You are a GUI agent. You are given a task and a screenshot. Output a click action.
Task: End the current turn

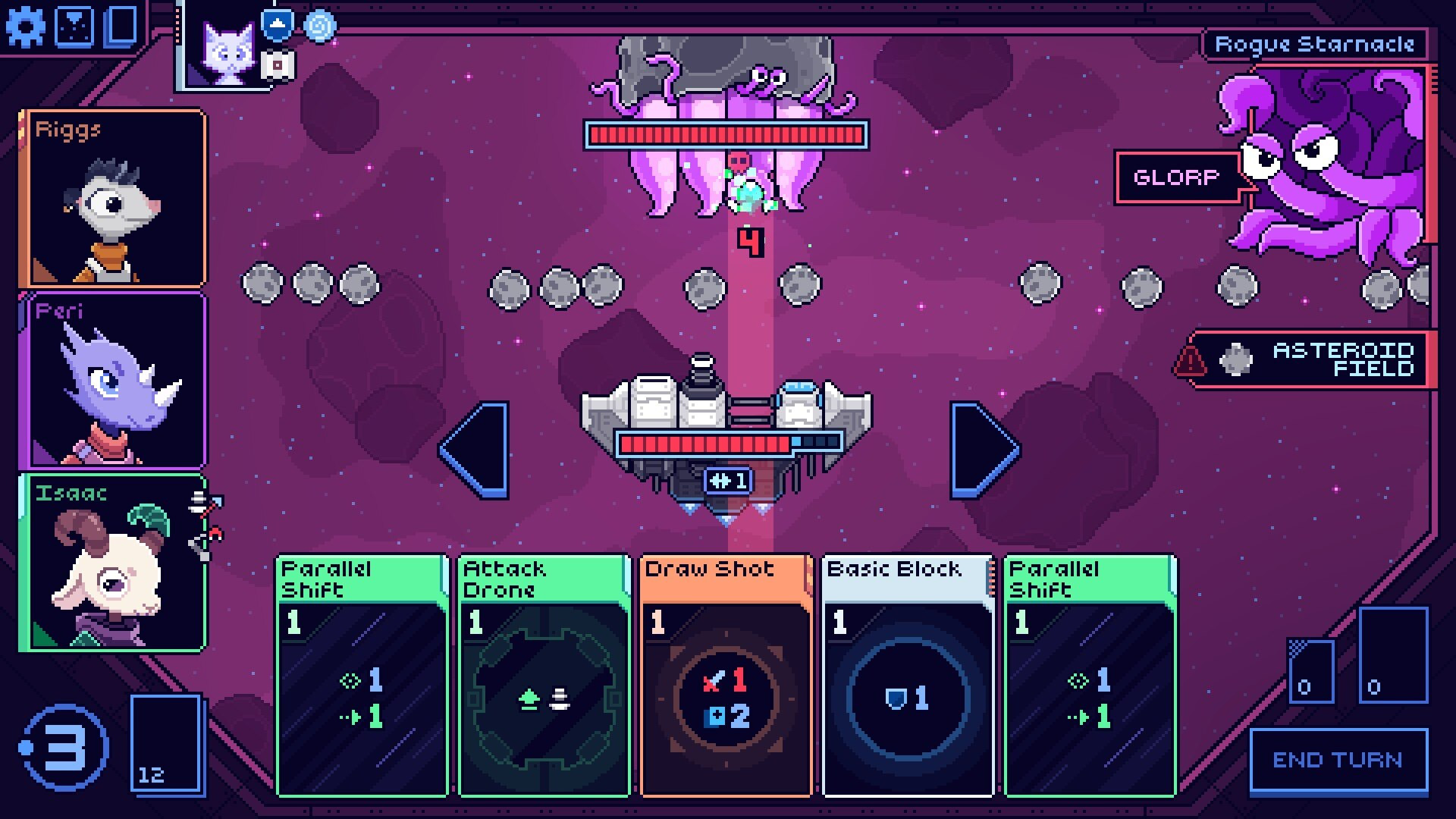click(1338, 761)
